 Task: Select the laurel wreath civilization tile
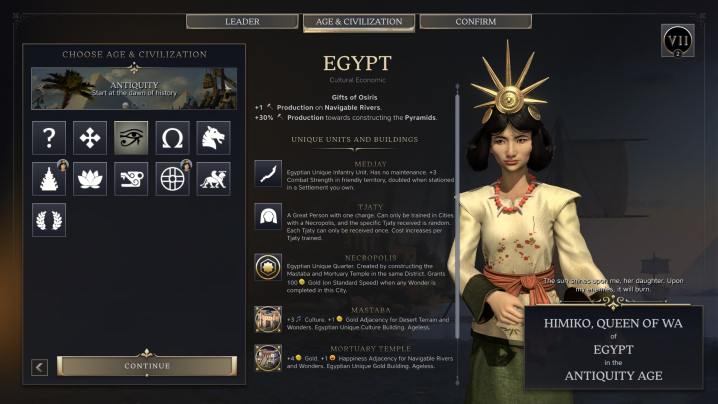[49, 219]
